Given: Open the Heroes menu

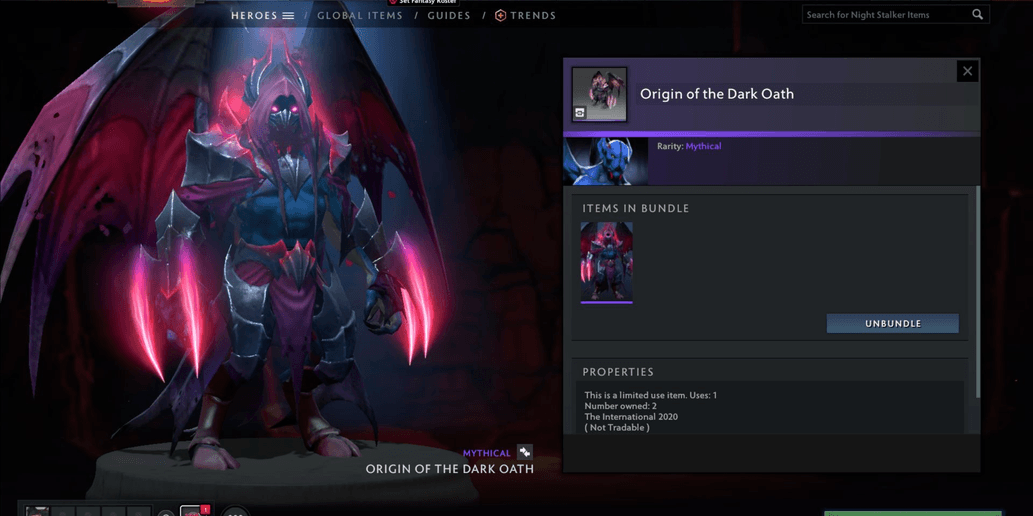Looking at the screenshot, I should click(x=262, y=16).
